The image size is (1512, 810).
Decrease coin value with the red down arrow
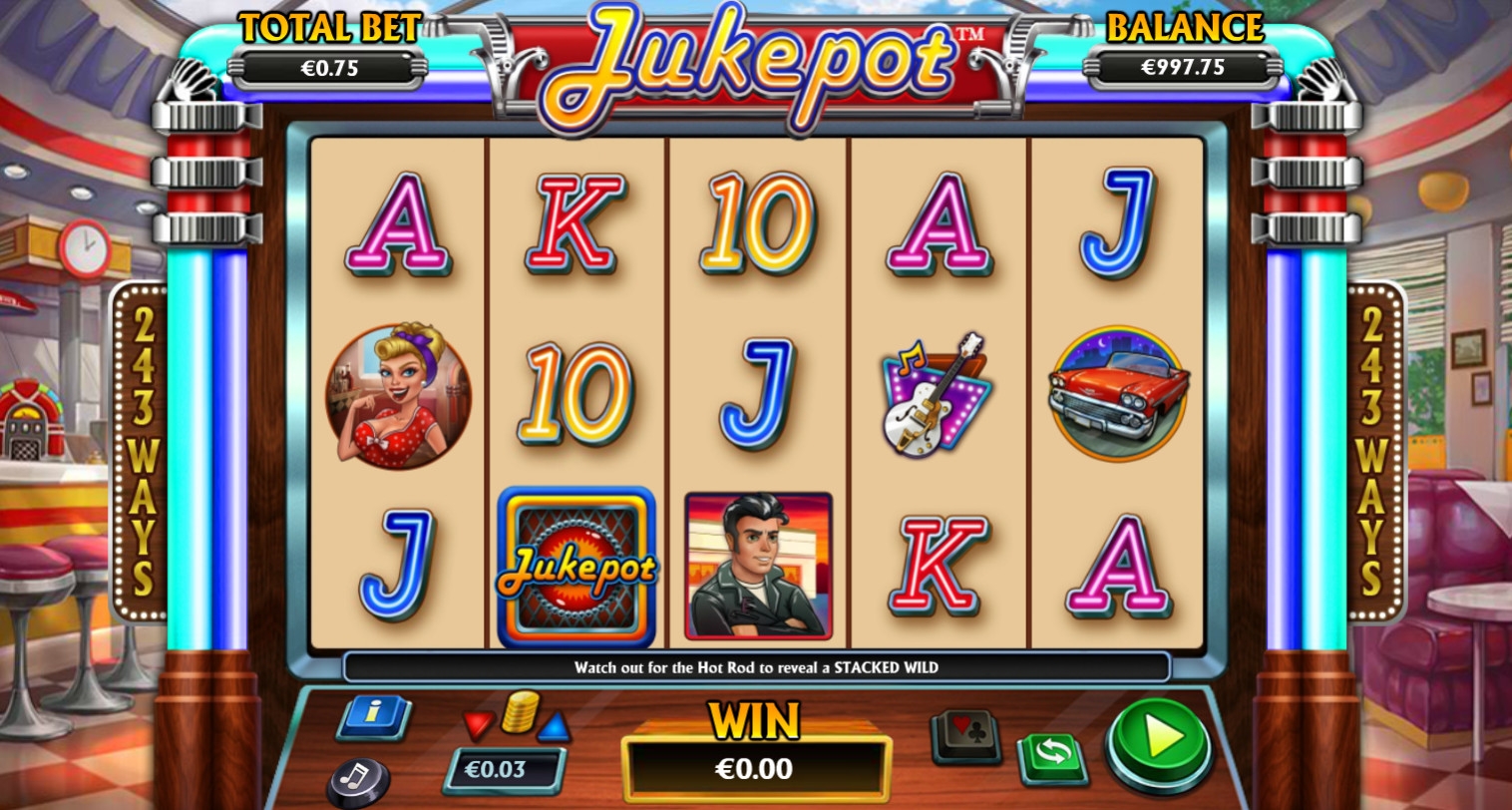click(x=479, y=723)
